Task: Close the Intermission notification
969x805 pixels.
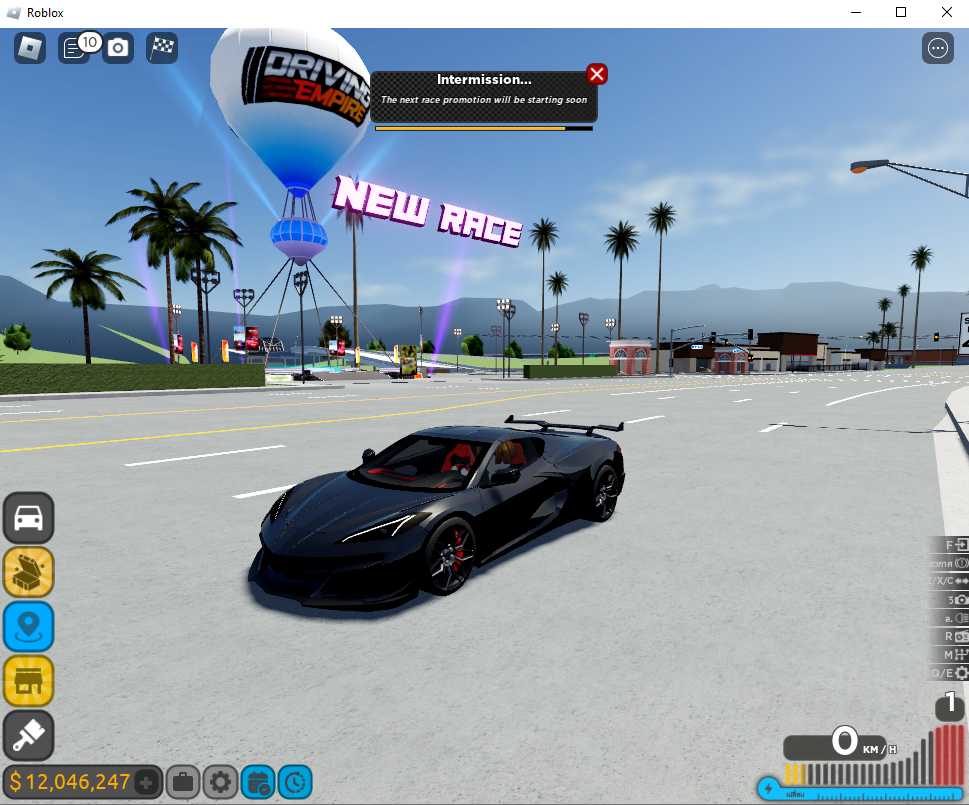Action: coord(597,74)
